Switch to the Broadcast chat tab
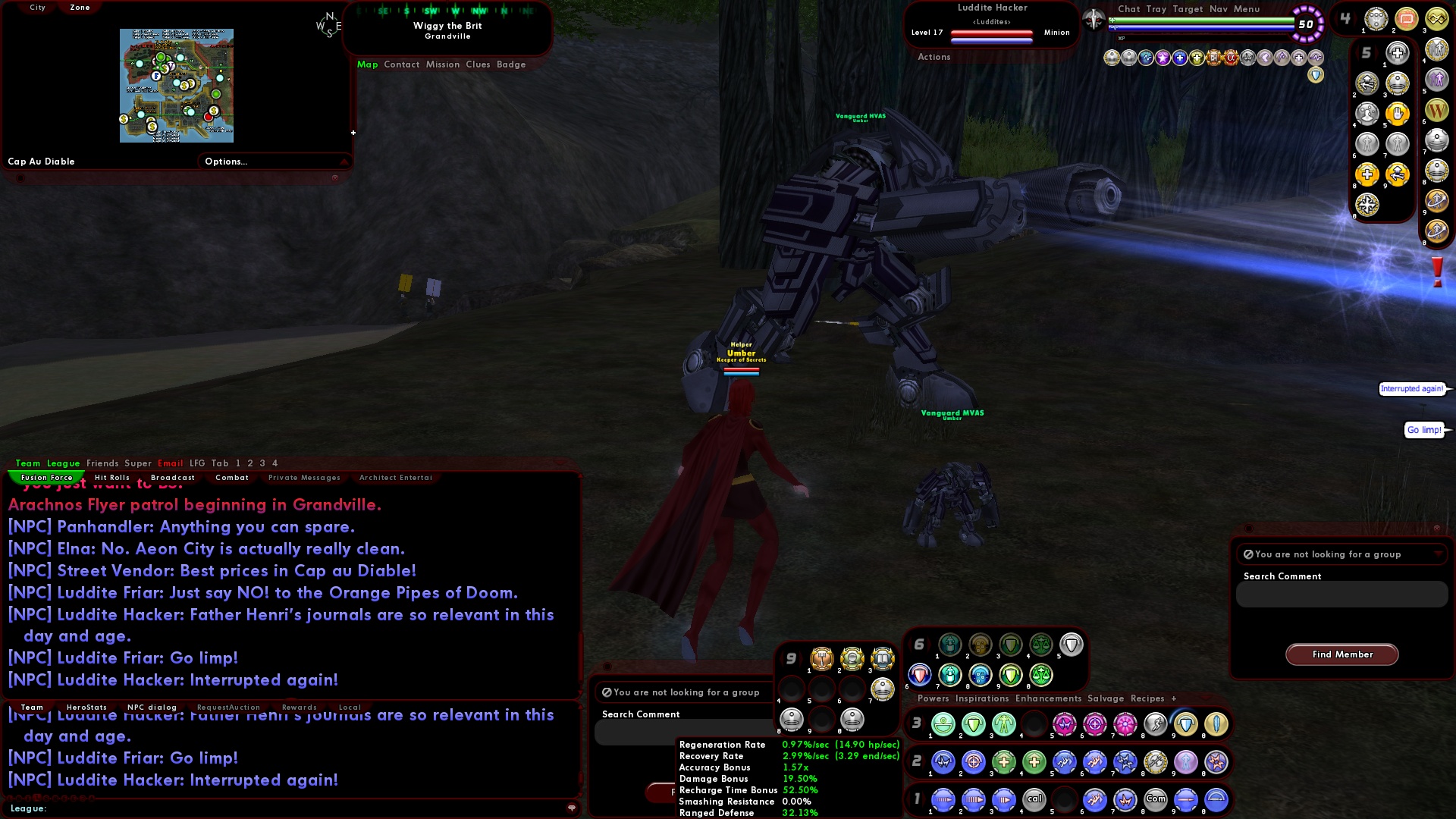The image size is (1456, 819). (172, 477)
